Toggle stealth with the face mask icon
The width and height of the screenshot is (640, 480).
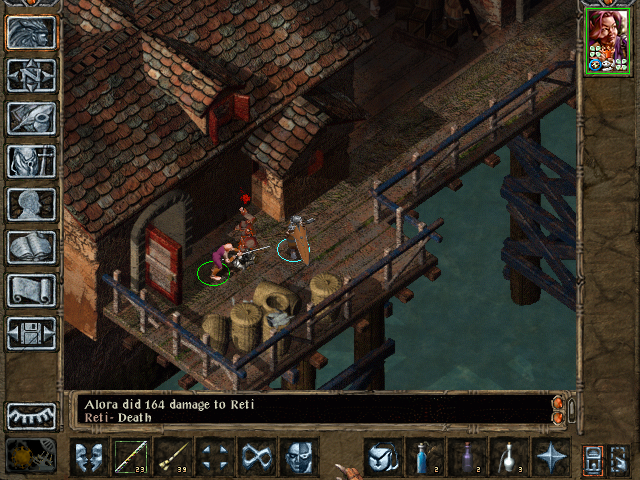click(x=299, y=457)
